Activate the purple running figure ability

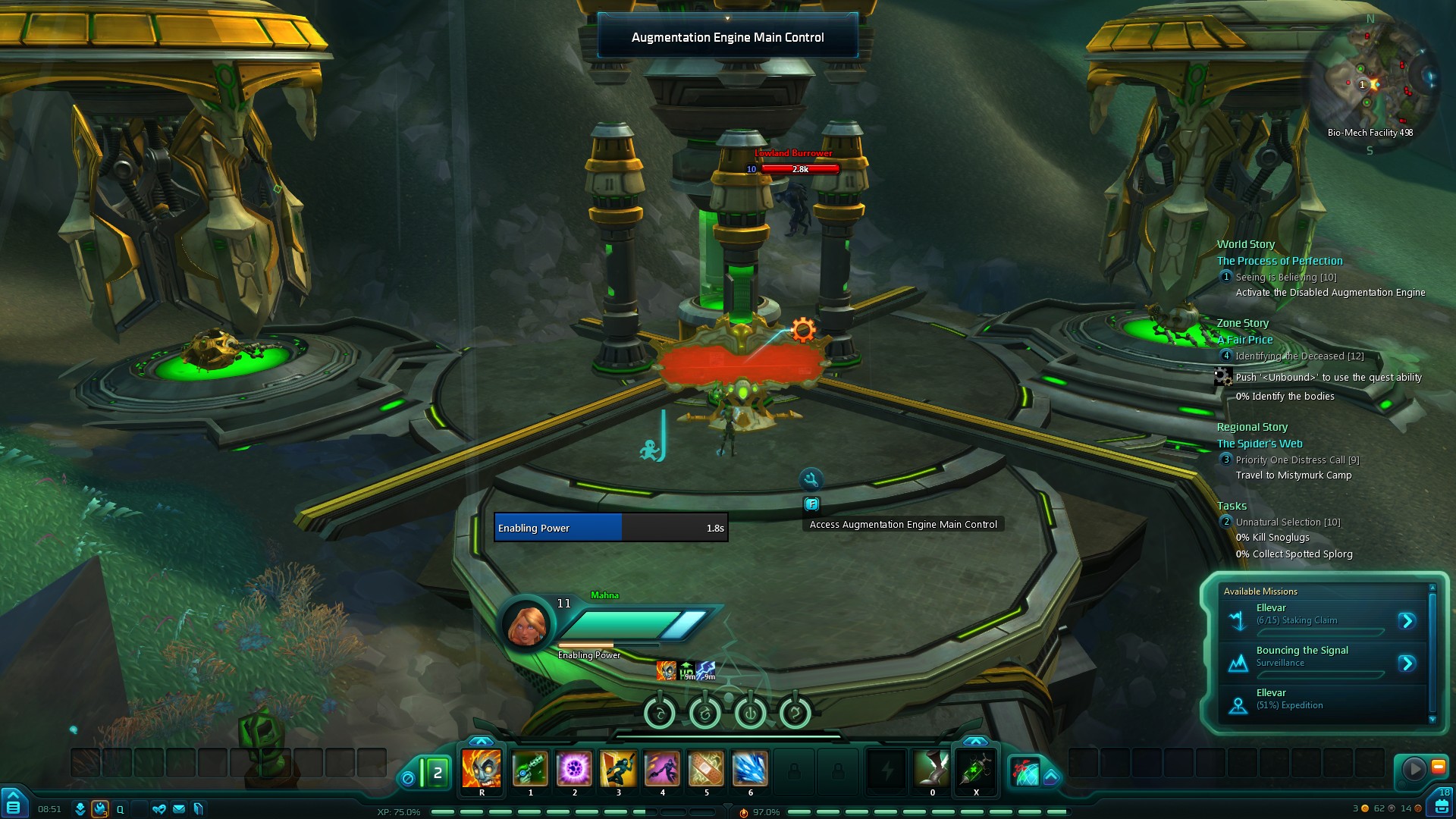662,770
